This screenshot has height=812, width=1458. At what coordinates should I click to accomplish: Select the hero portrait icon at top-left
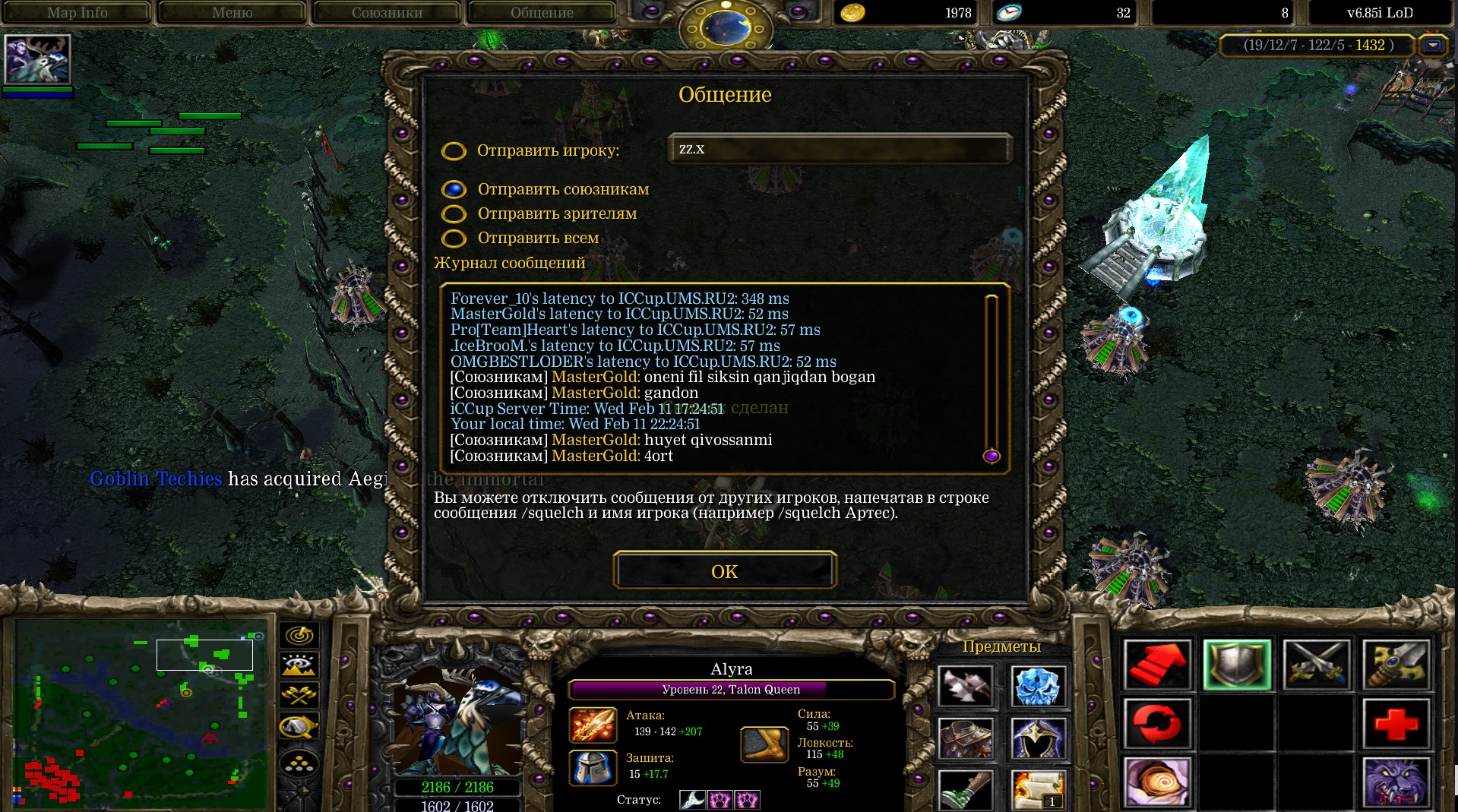click(x=37, y=58)
